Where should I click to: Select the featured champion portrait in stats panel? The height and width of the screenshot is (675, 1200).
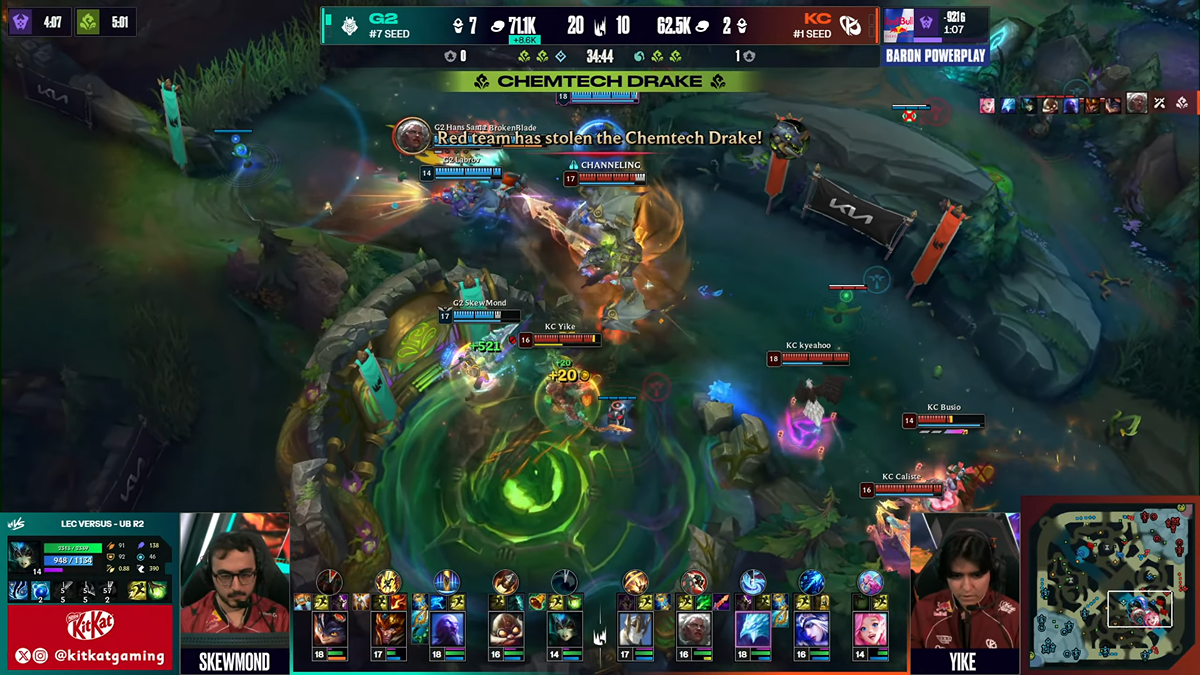(x=23, y=554)
